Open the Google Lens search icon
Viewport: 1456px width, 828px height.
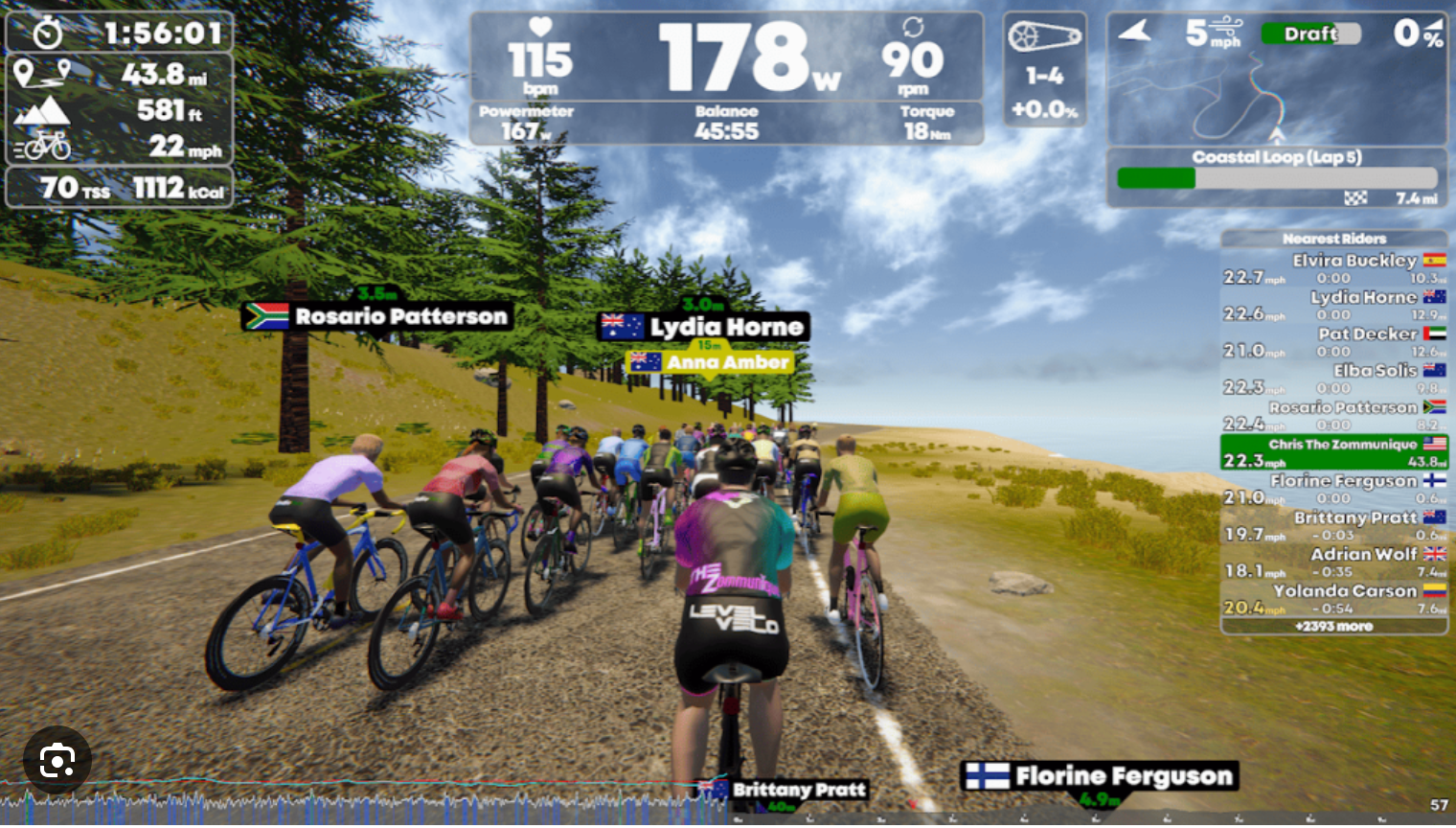57,762
